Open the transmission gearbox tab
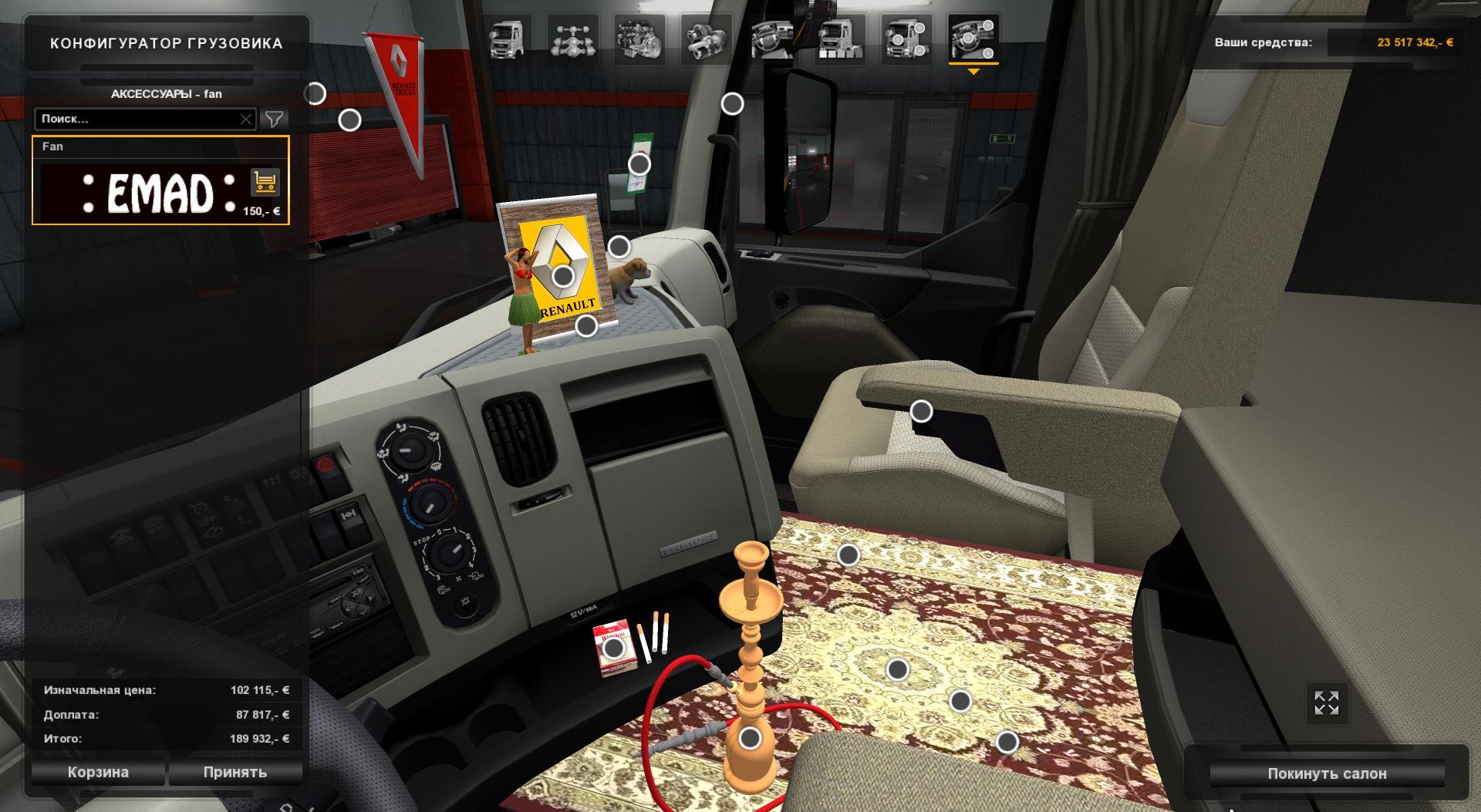 (706, 39)
